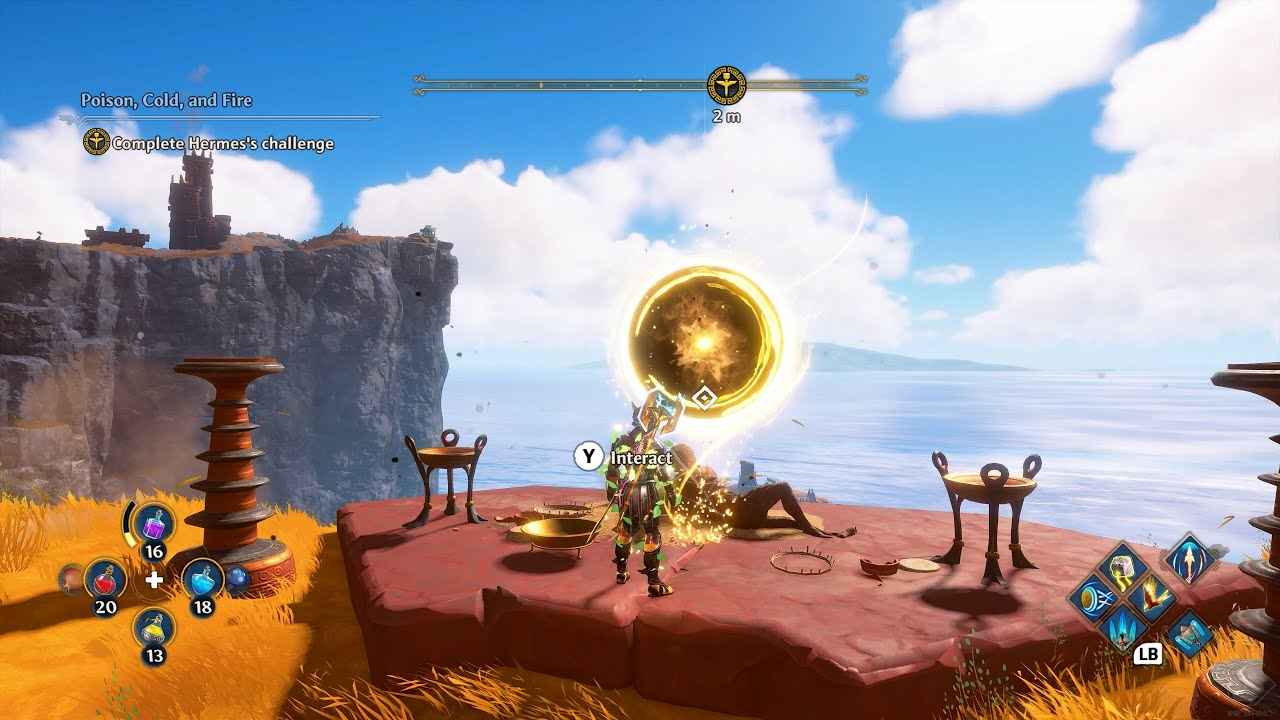Activate the upward arrow ability icon
Image resolution: width=1280 pixels, height=720 pixels.
point(1190,558)
